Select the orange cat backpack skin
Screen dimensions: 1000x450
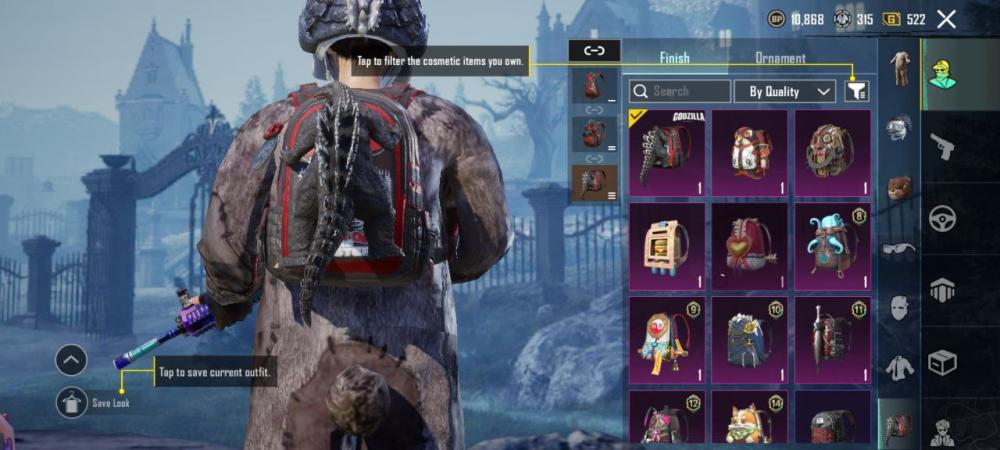(749, 420)
